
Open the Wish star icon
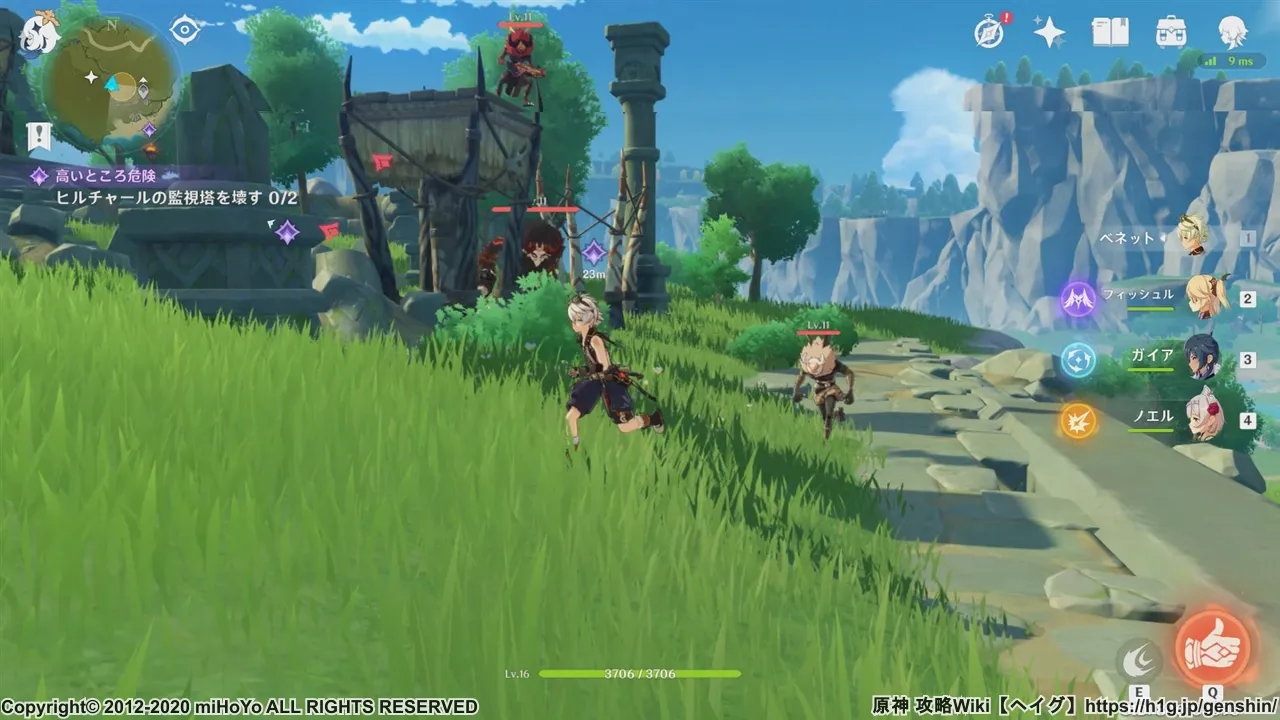[1049, 33]
